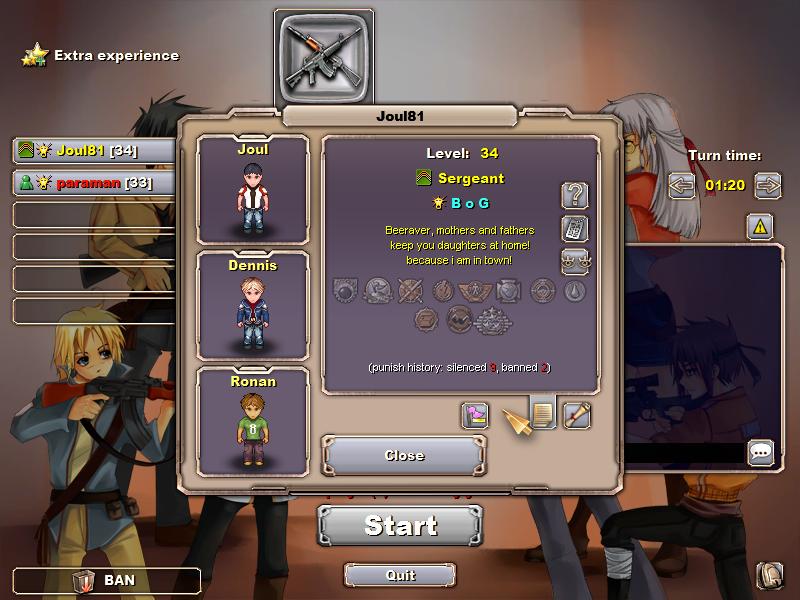Choose the Ronan character portrait

tap(253, 421)
